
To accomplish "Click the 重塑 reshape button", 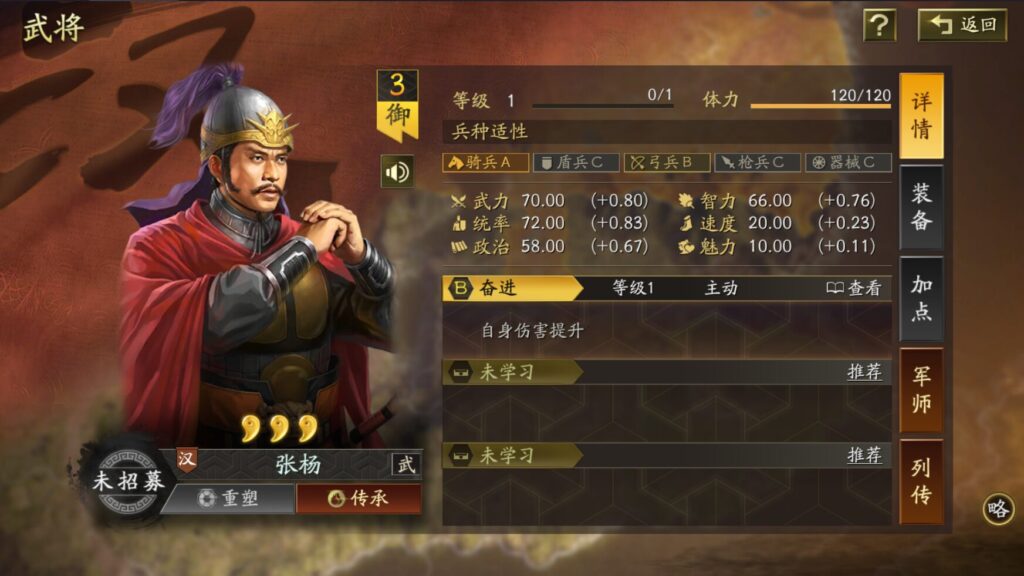I will coord(228,498).
